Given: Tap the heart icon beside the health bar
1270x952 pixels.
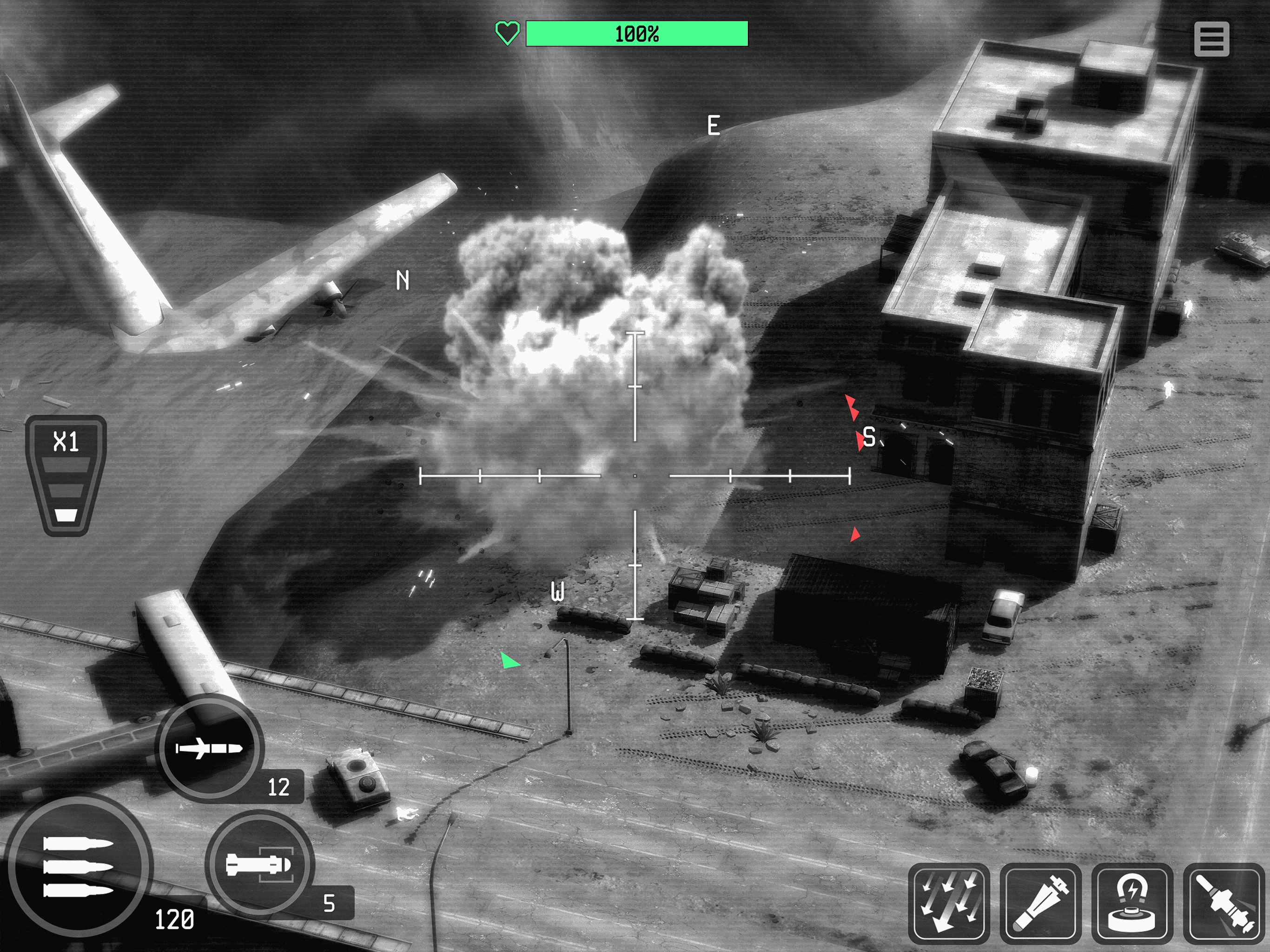Looking at the screenshot, I should (508, 33).
